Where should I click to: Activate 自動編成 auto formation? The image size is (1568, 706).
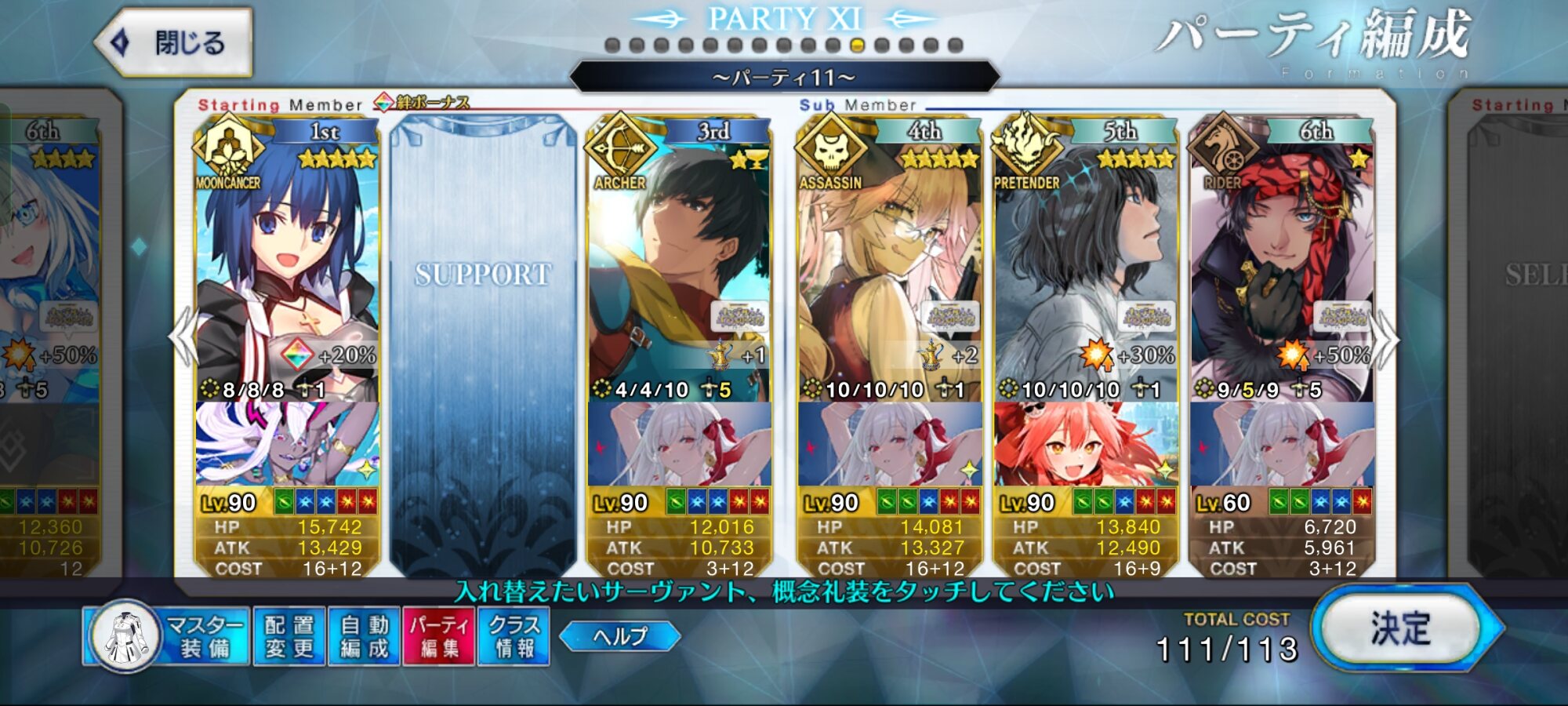click(365, 636)
